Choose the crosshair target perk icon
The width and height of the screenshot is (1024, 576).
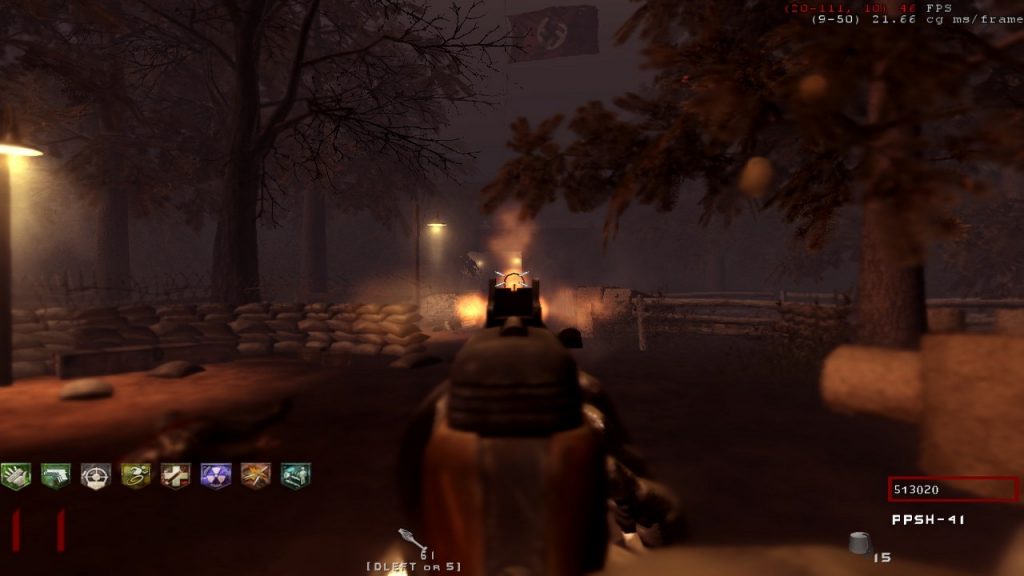[96, 476]
